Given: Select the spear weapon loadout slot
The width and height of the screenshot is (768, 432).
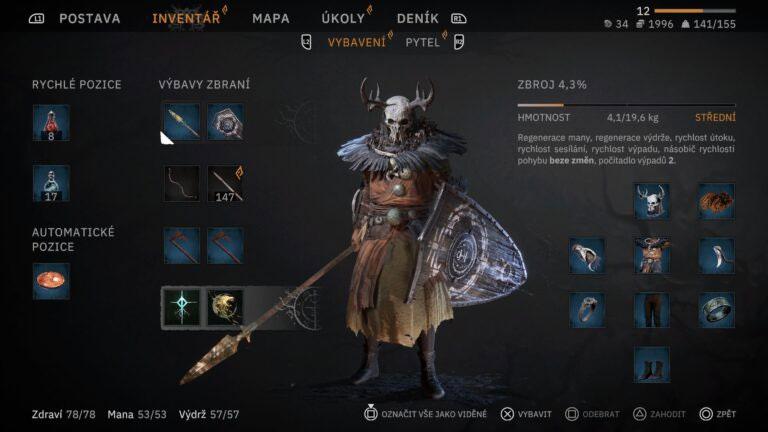Looking at the screenshot, I should (181, 123).
